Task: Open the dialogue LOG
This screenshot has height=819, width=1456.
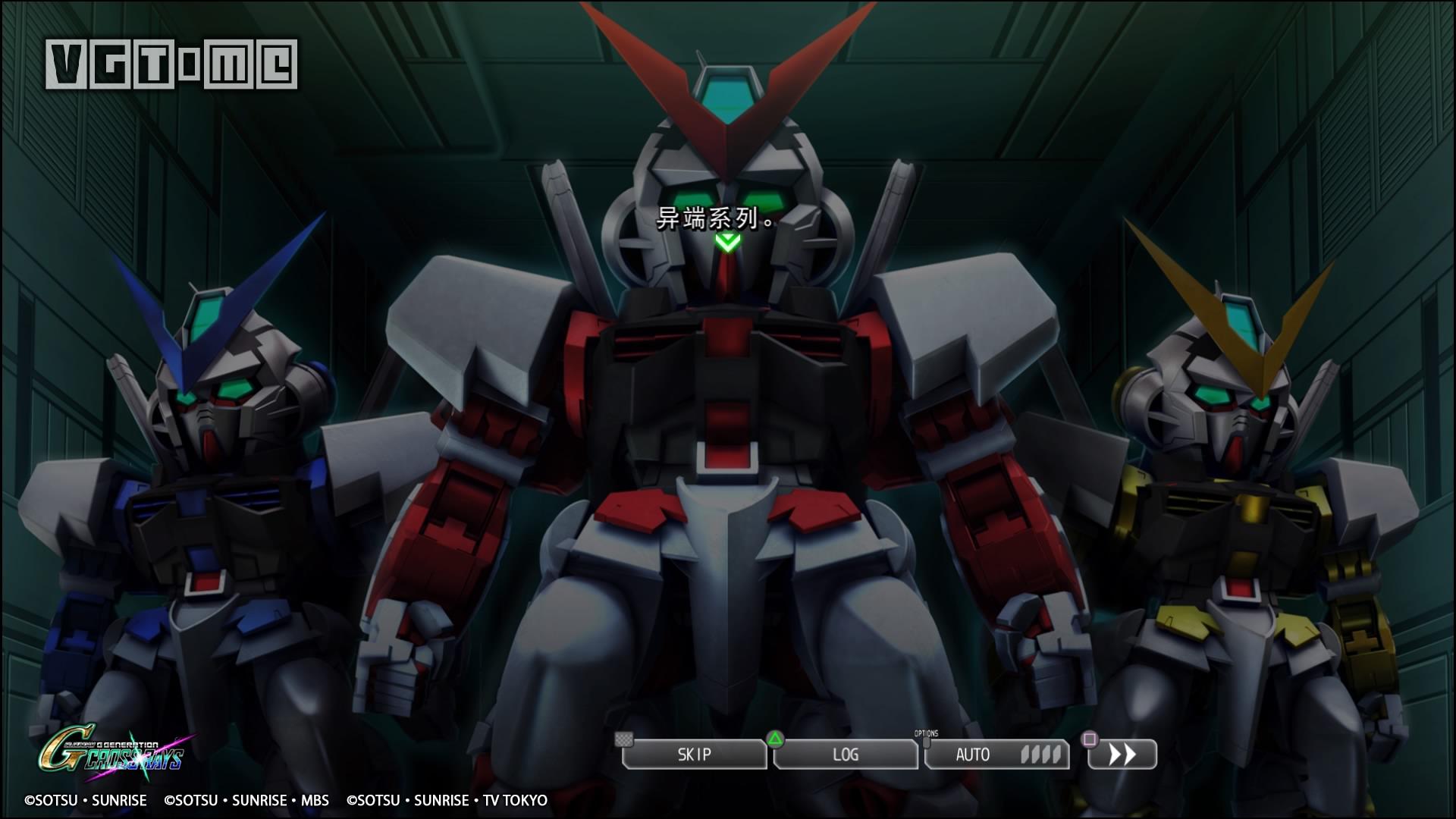Action: (846, 755)
